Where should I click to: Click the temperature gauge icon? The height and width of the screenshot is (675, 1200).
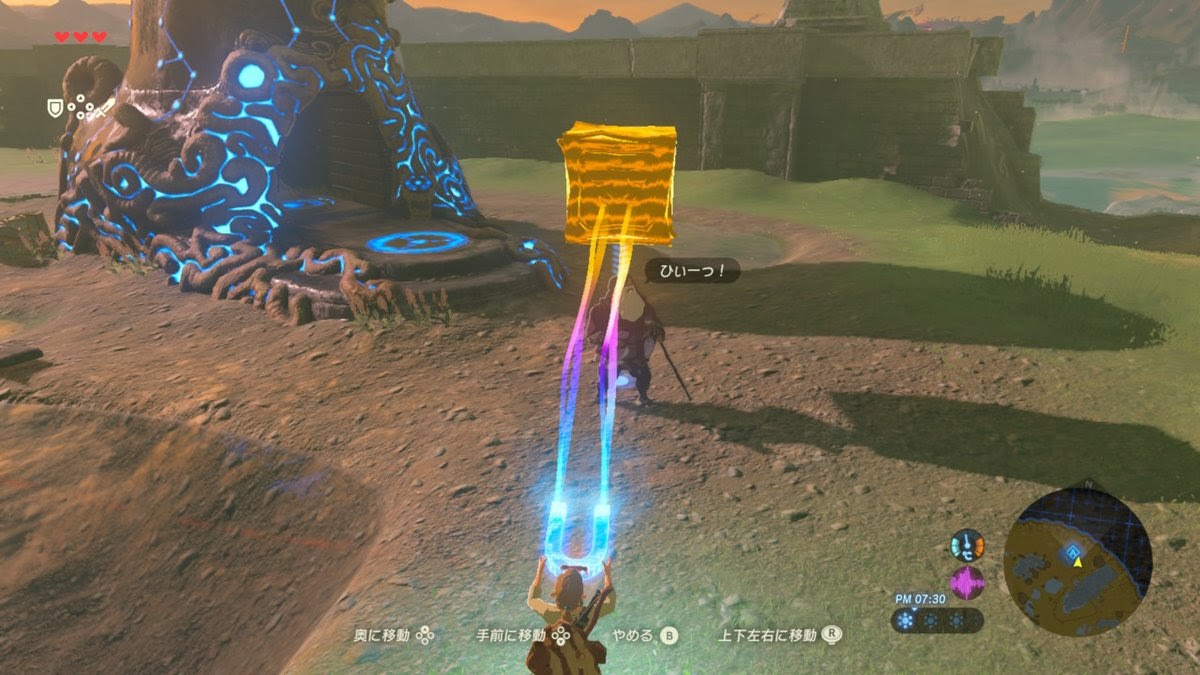tap(967, 547)
